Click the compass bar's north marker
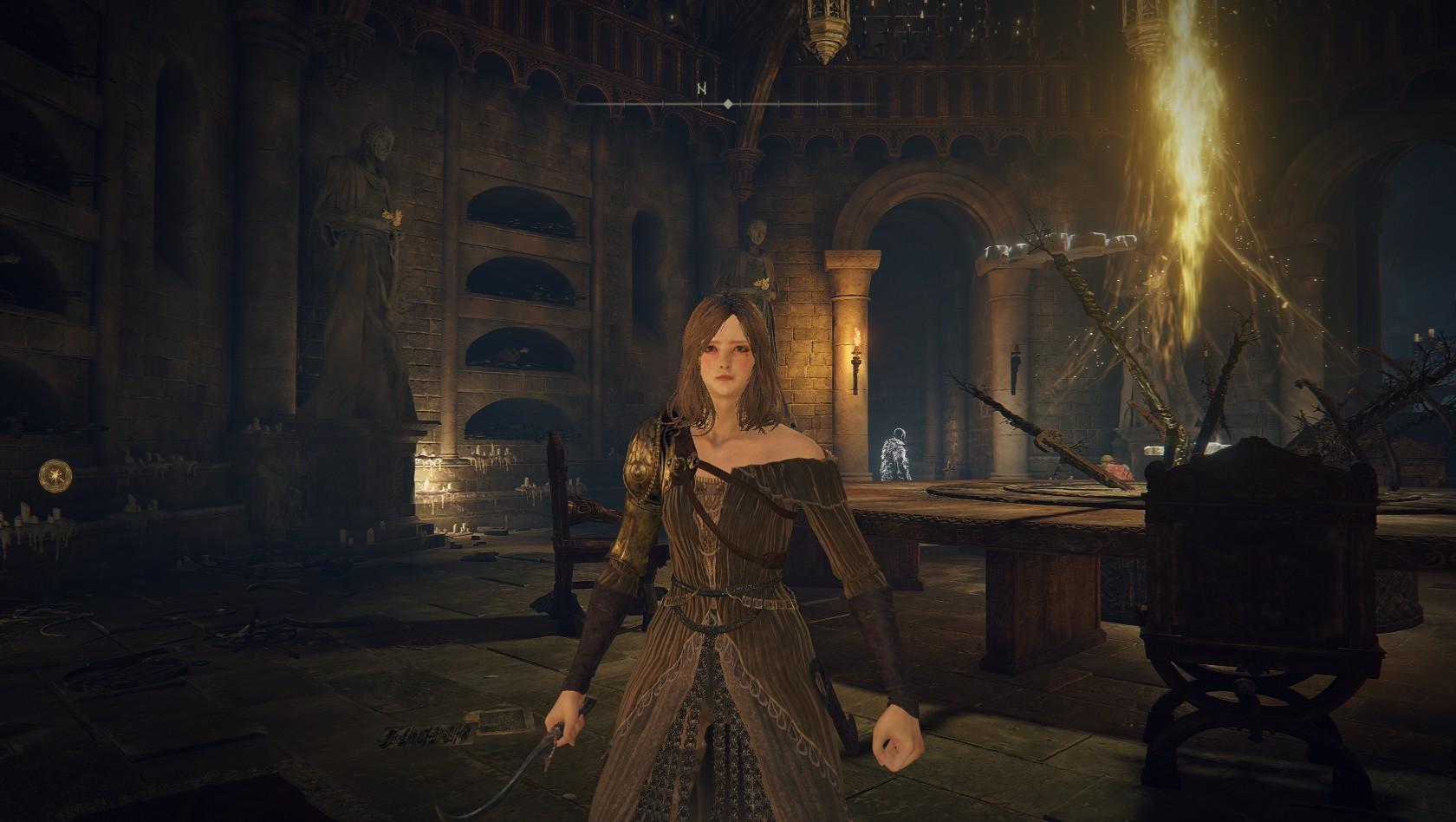The height and width of the screenshot is (822, 1456). (701, 88)
